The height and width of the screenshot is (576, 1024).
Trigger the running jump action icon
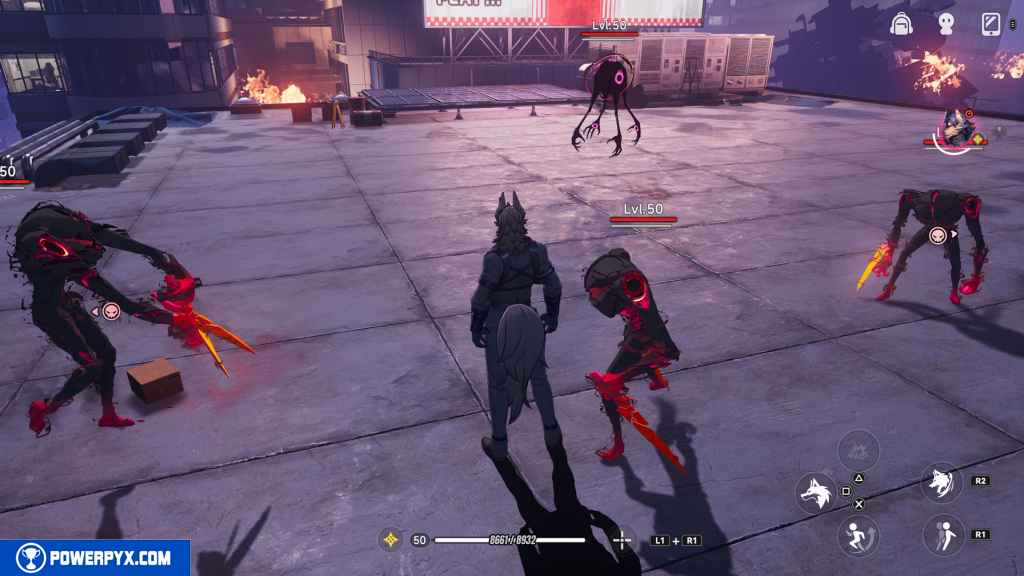tap(858, 535)
